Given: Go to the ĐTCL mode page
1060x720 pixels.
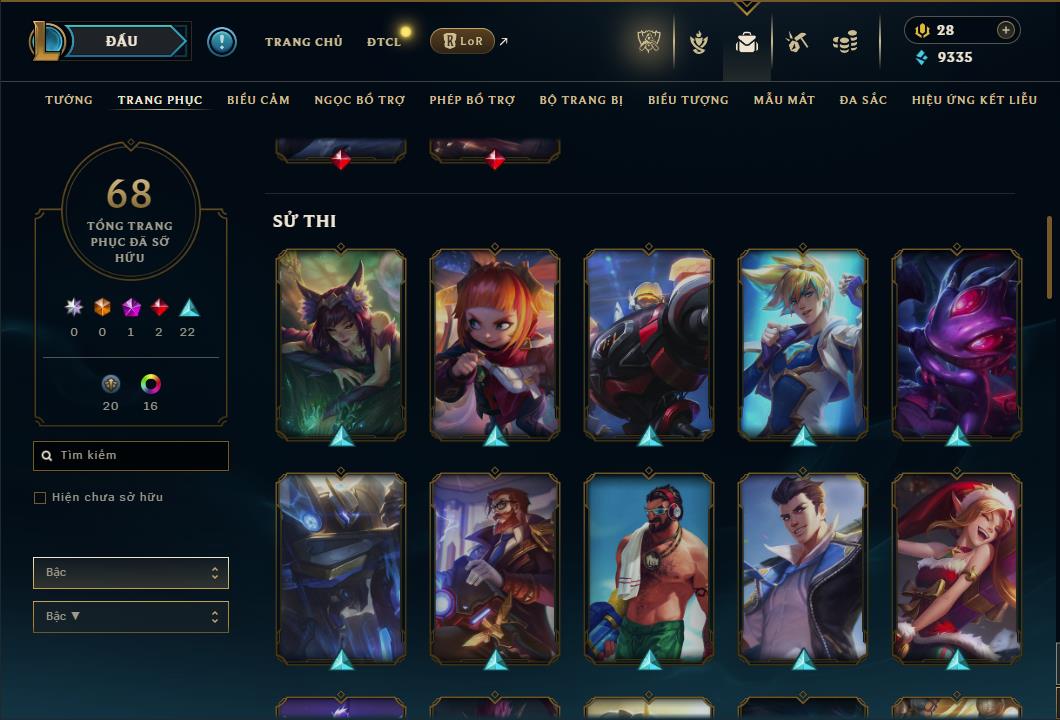Looking at the screenshot, I should pyautogui.click(x=383, y=42).
